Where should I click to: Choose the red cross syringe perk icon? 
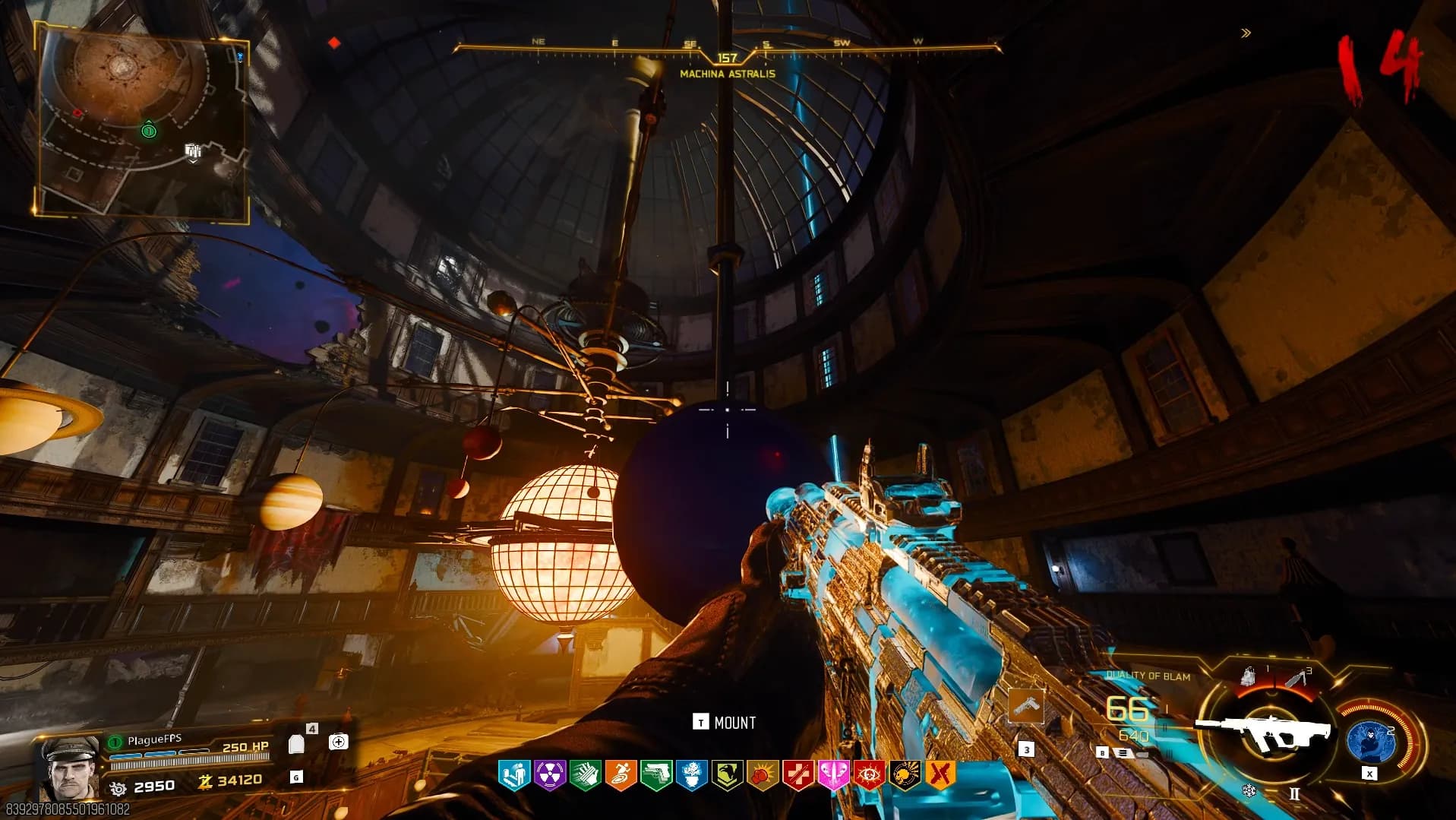coord(797,775)
